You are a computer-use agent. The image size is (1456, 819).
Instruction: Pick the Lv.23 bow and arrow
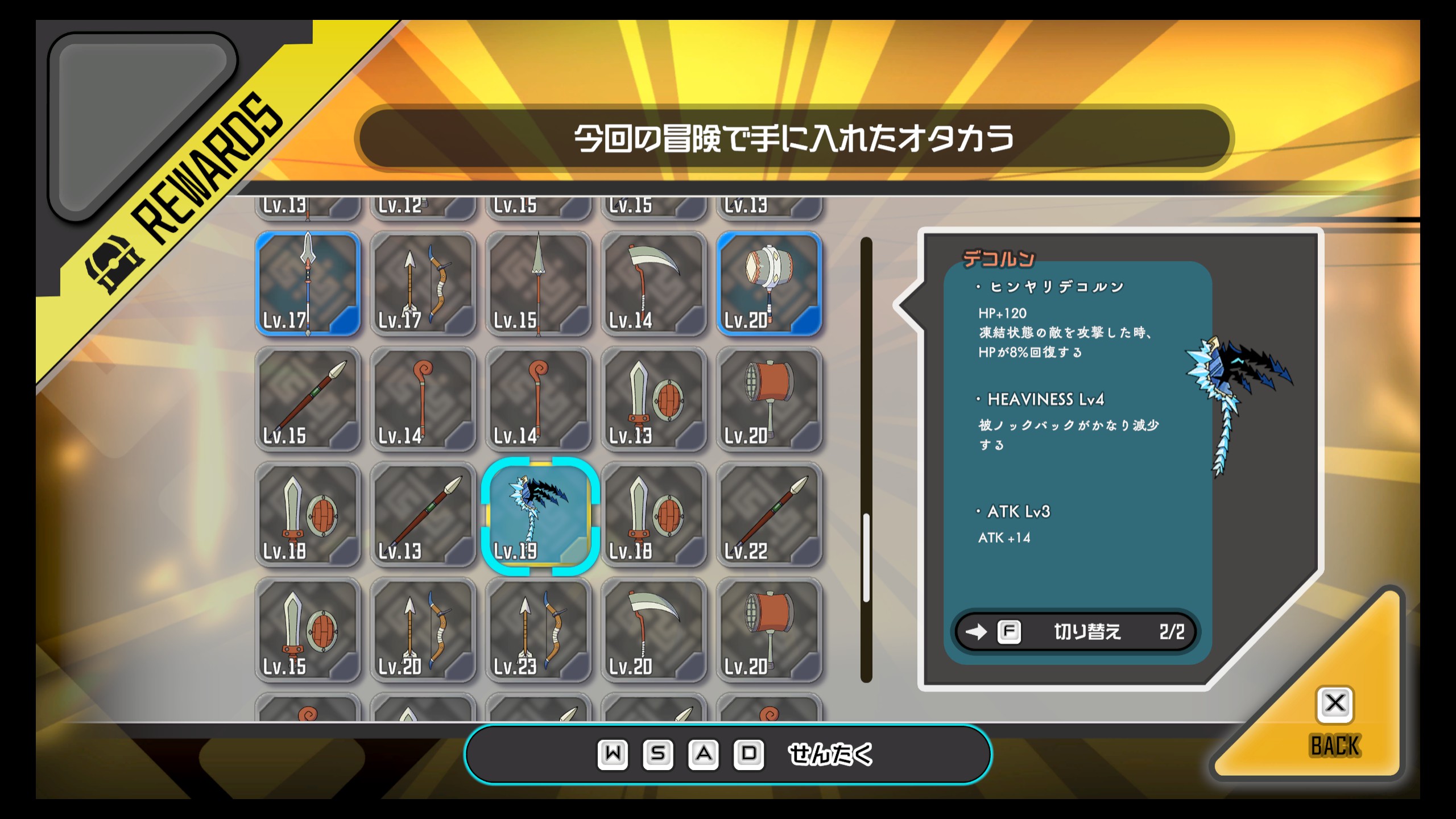pyautogui.click(x=539, y=630)
